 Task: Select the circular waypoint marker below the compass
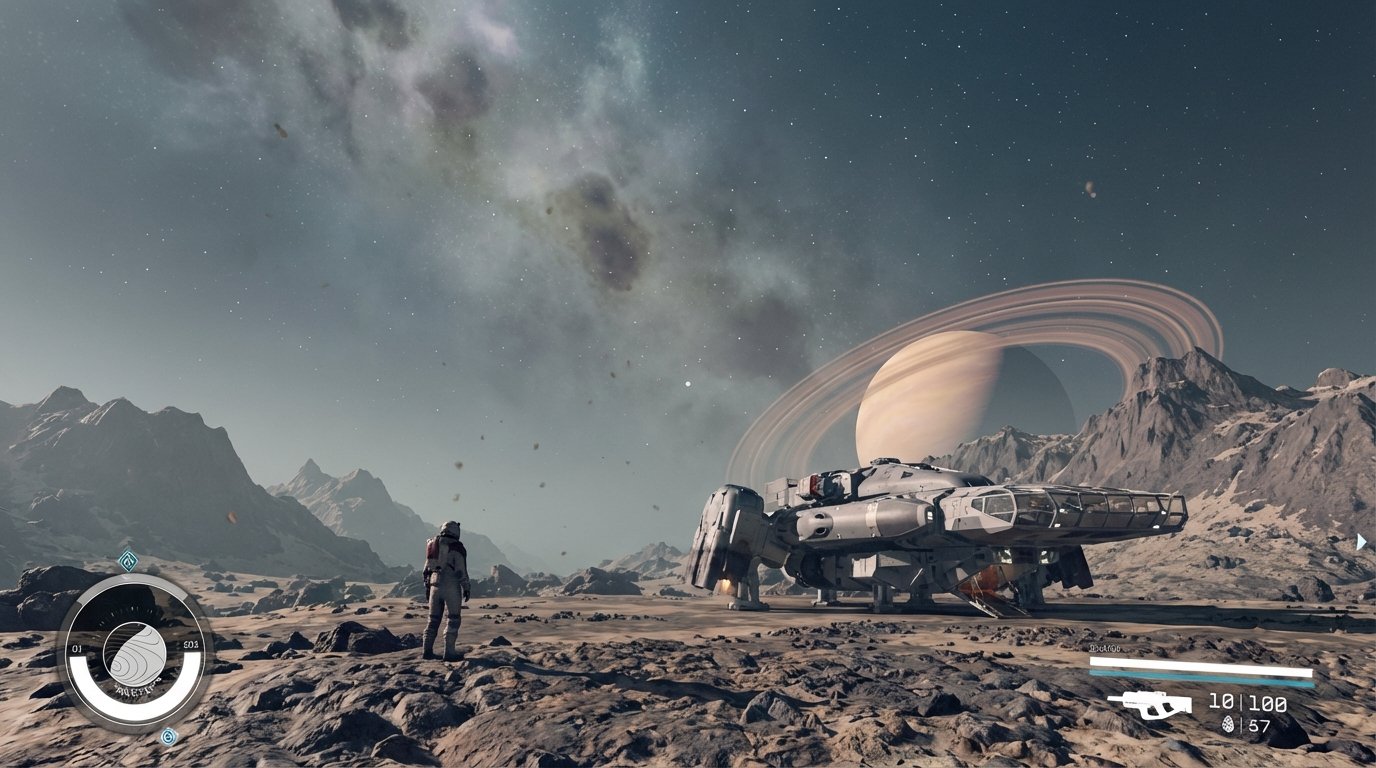pos(169,735)
